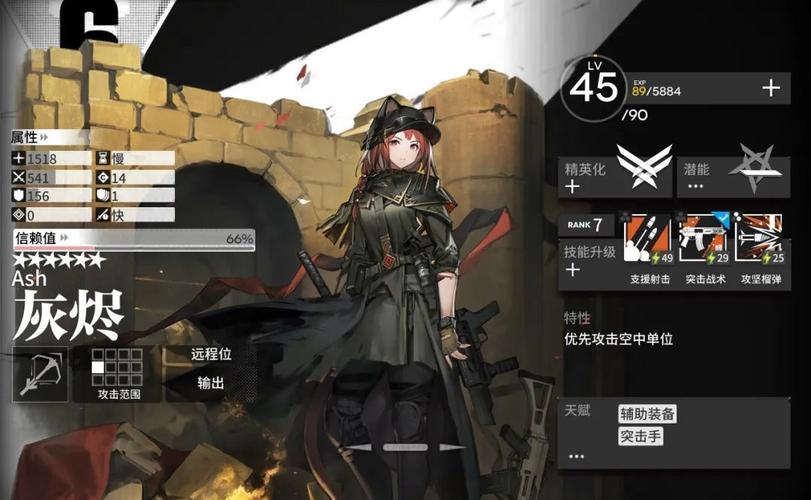This screenshot has height=500, width=811.
Task: Click the 远程位 position tag
Action: [x=210, y=354]
